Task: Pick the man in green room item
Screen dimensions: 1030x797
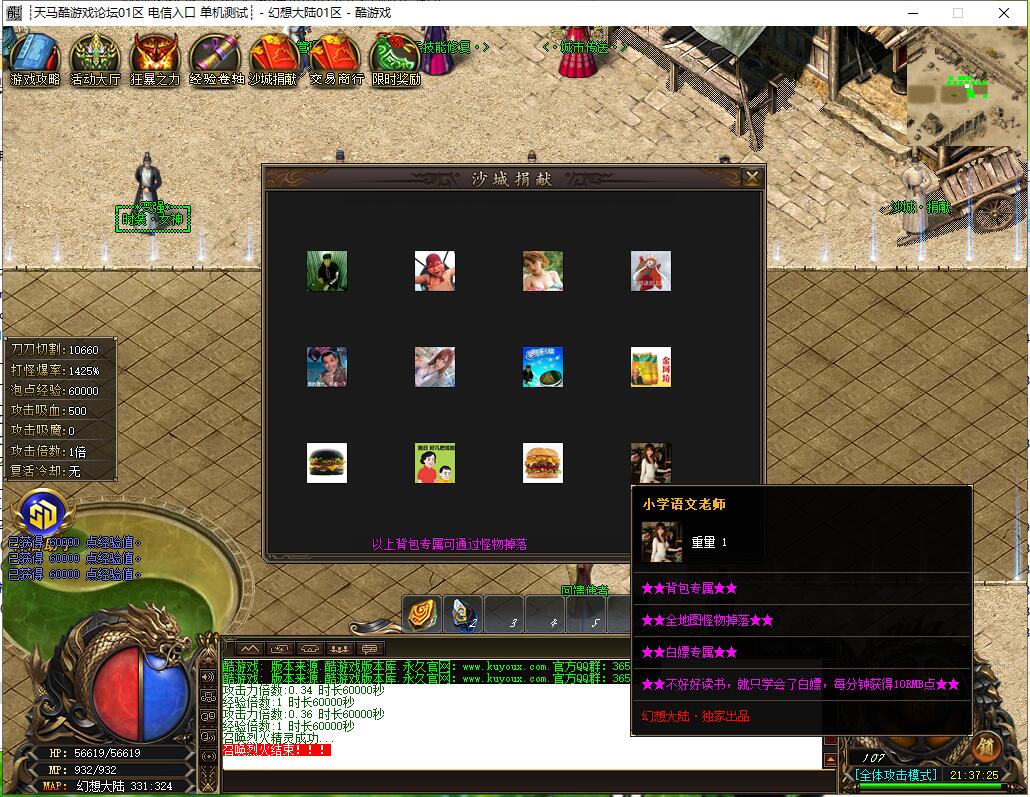Action: pyautogui.click(x=327, y=271)
